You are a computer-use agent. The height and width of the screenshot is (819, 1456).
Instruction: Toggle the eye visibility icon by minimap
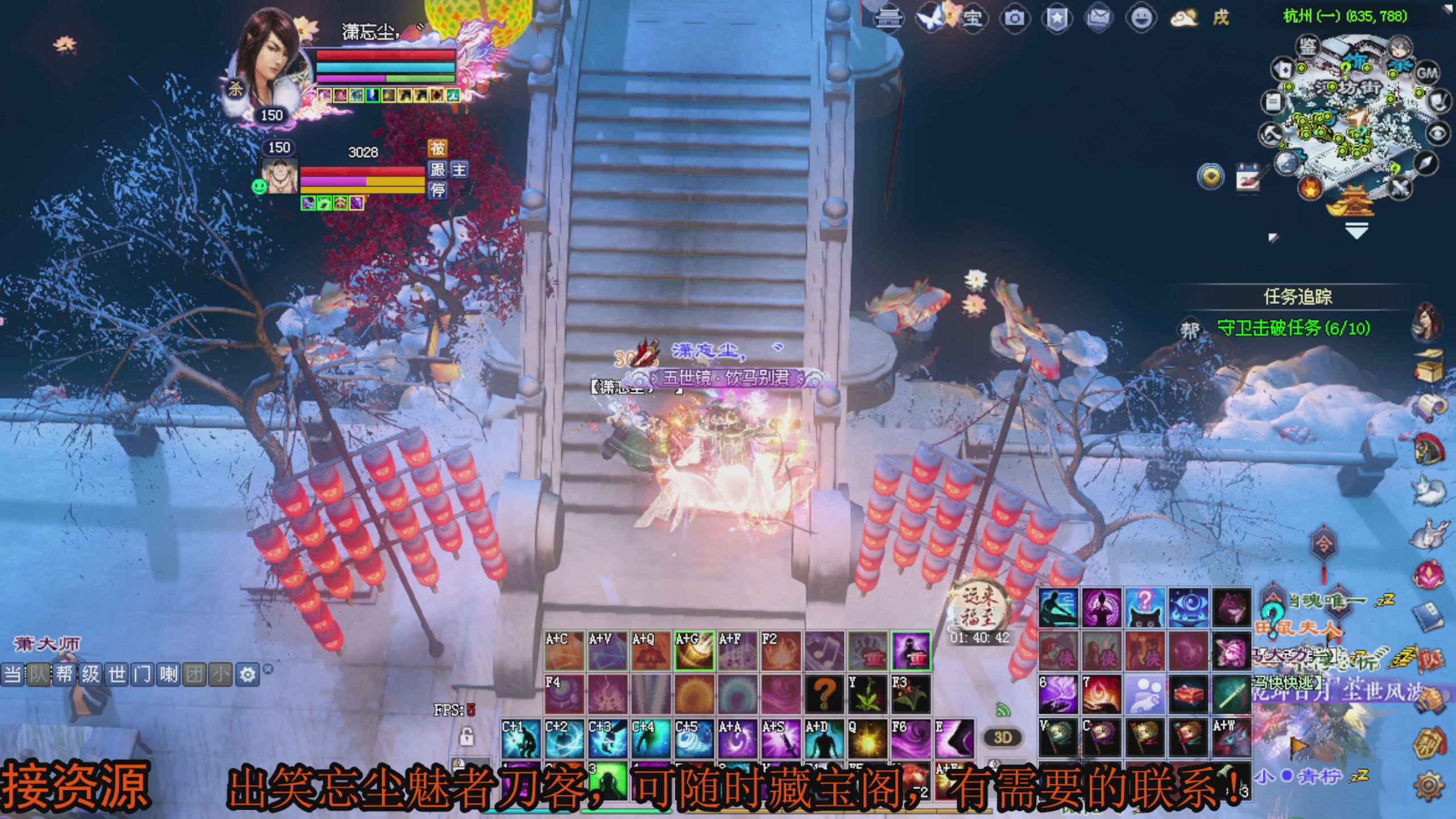tap(1437, 134)
